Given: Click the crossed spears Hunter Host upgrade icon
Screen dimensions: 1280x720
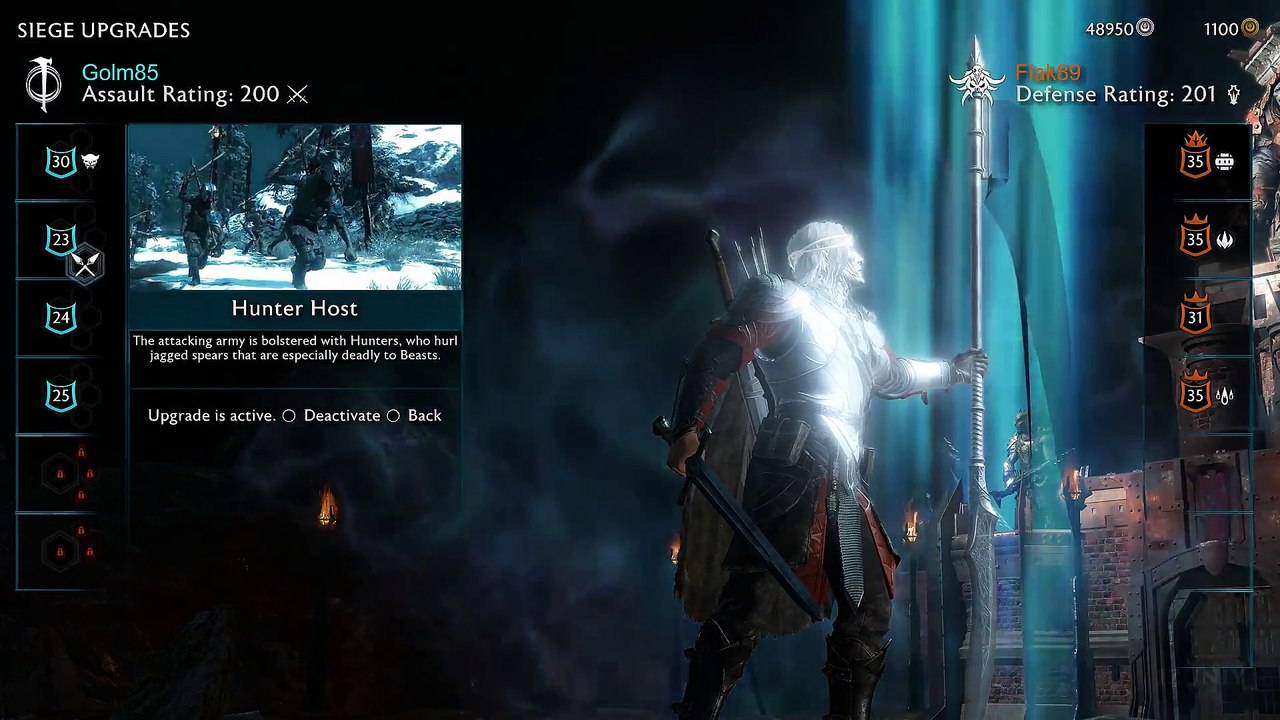Looking at the screenshot, I should tap(86, 265).
